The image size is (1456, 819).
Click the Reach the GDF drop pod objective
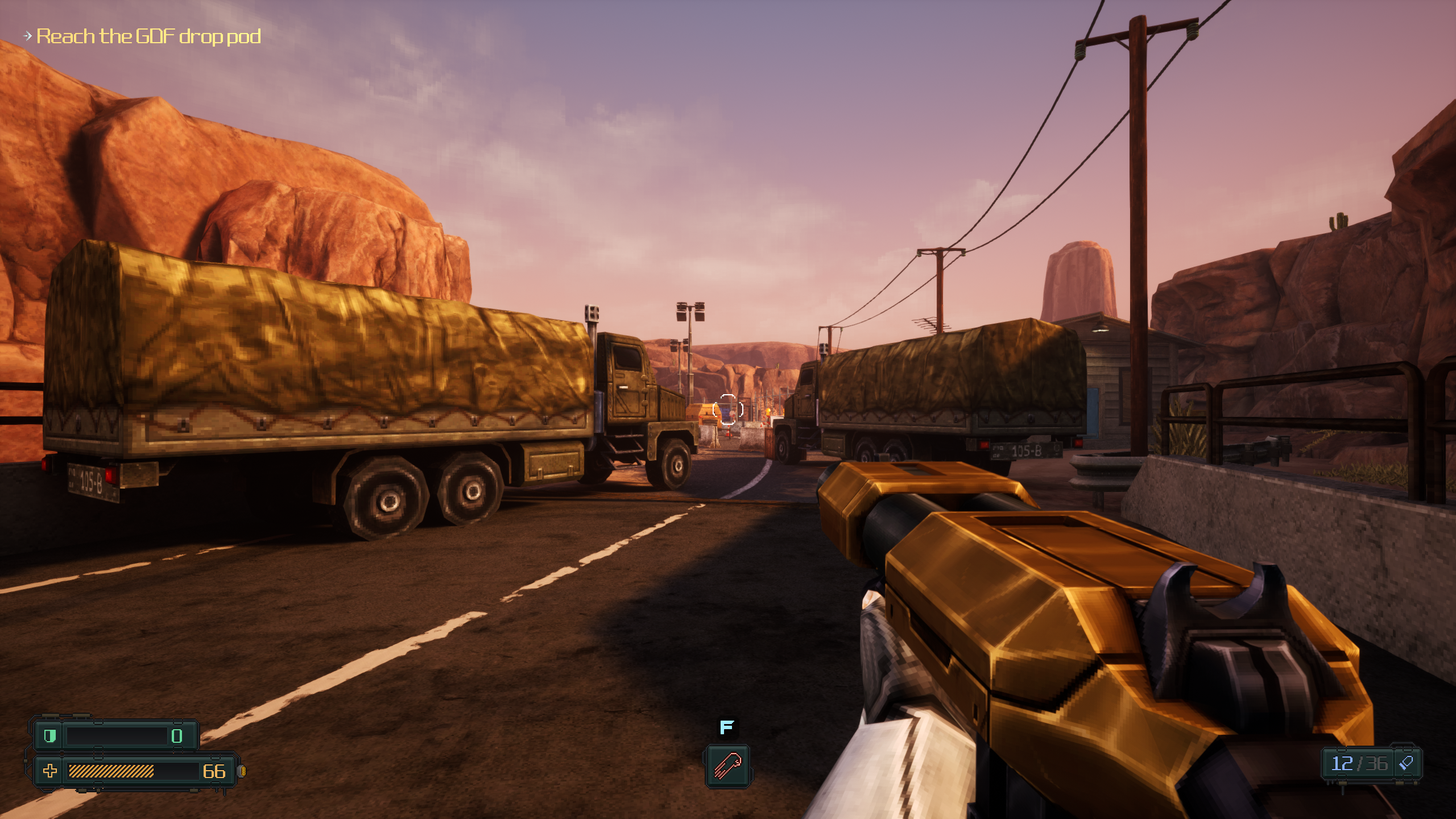point(148,37)
